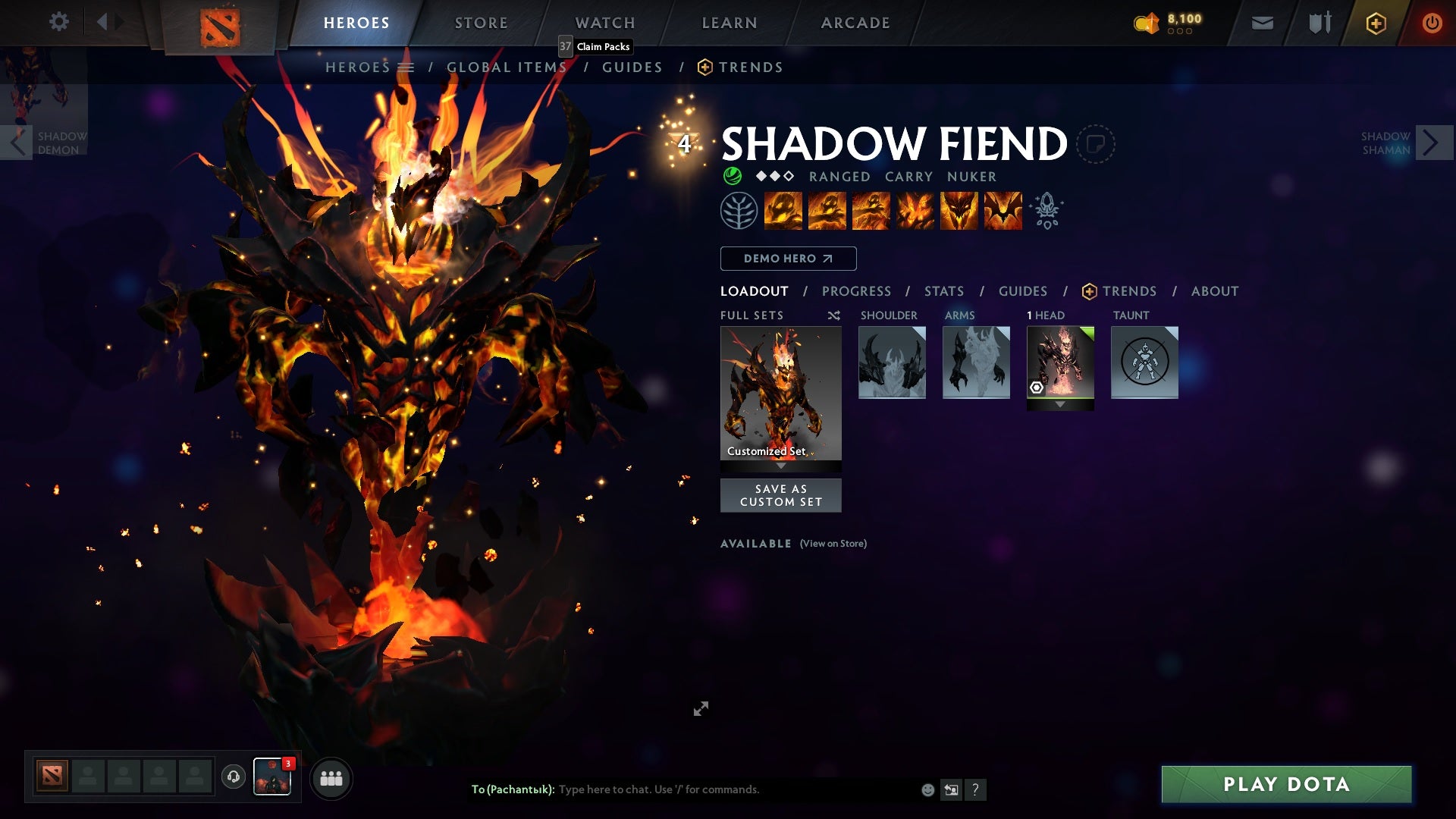Equip the Taunt slot placeholder
This screenshot has height=819, width=1456.
1144,362
